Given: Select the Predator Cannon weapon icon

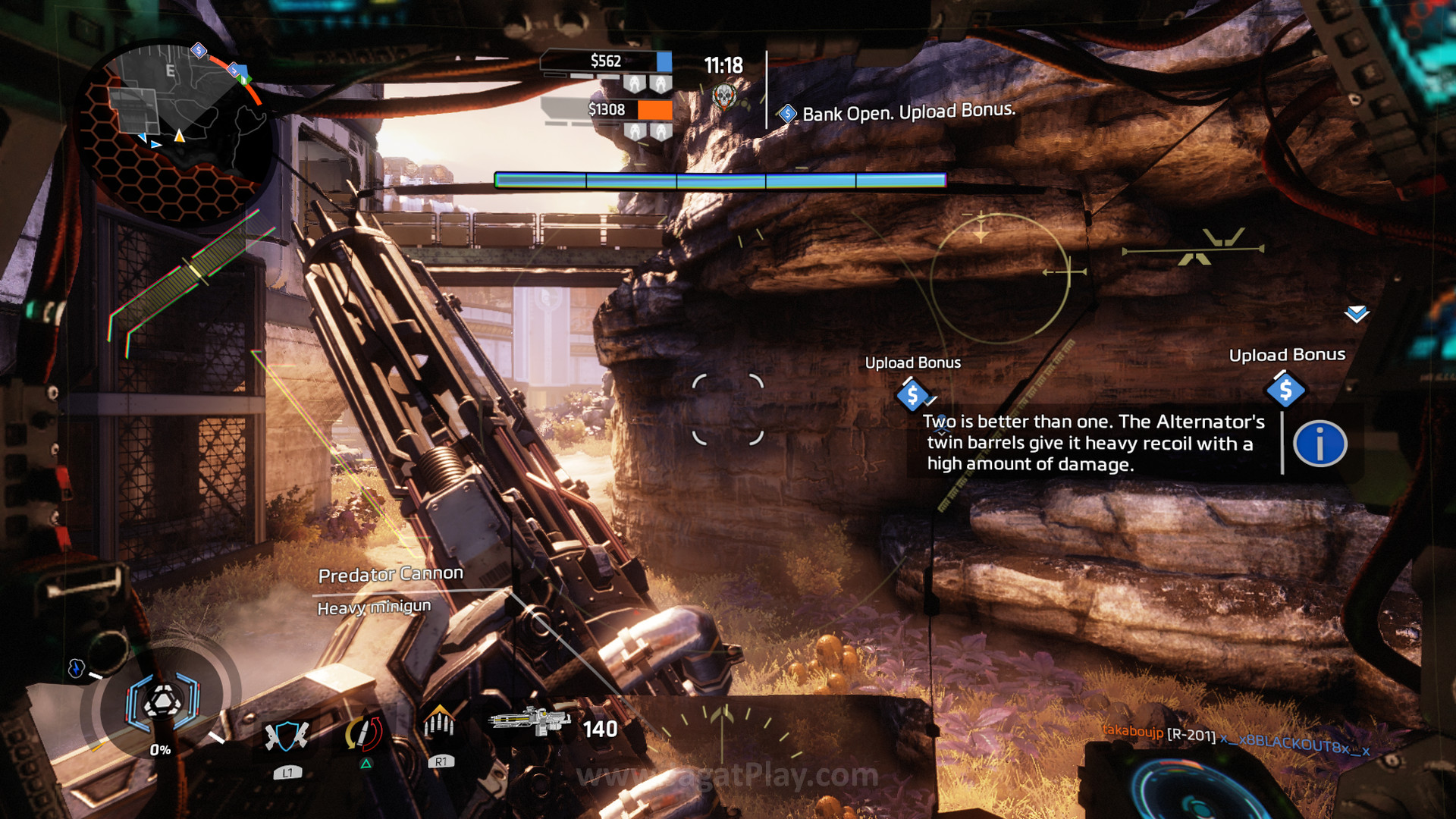Looking at the screenshot, I should pyautogui.click(x=529, y=720).
